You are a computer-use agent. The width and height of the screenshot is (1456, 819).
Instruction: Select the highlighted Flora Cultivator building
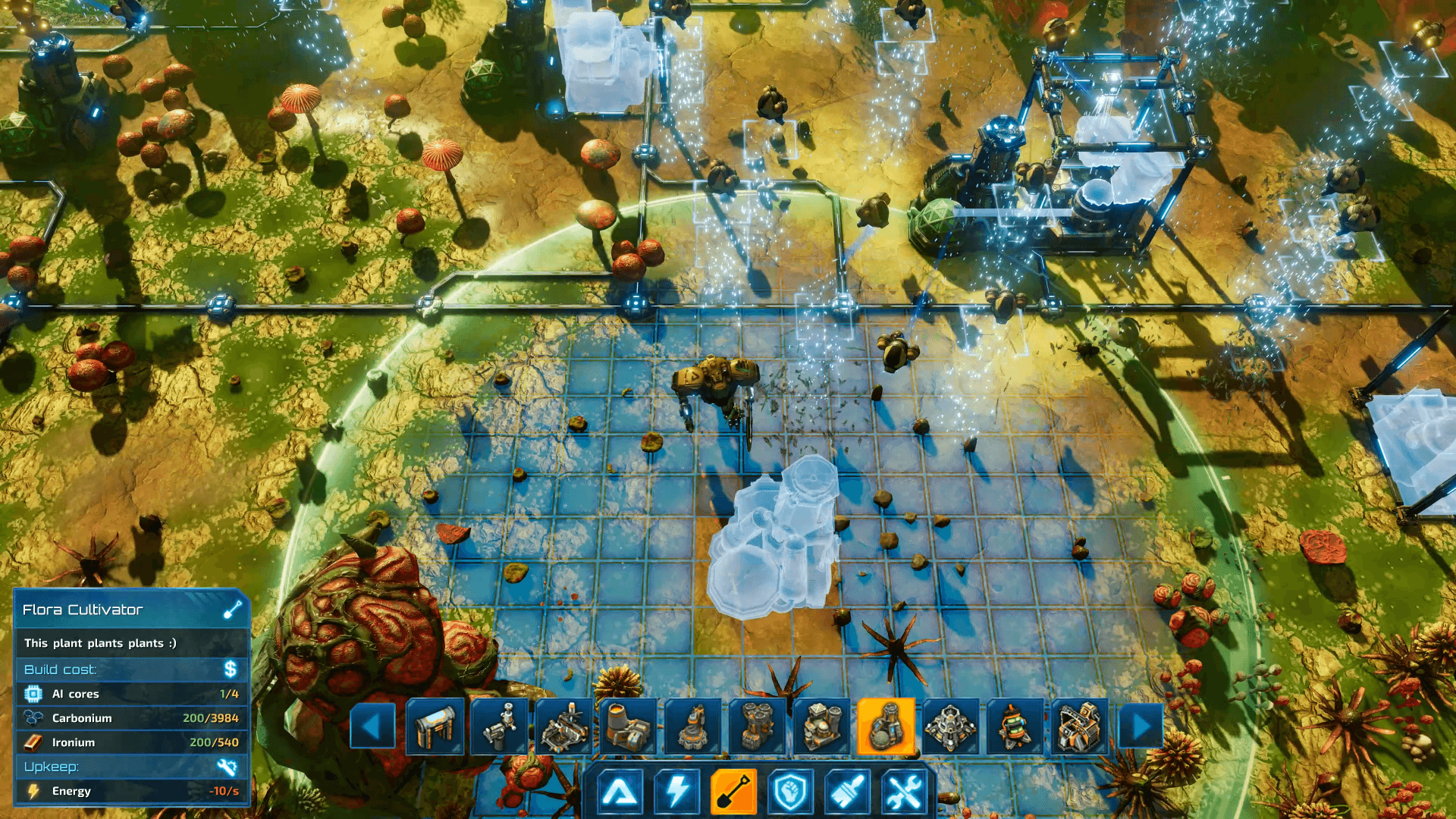coord(885,726)
